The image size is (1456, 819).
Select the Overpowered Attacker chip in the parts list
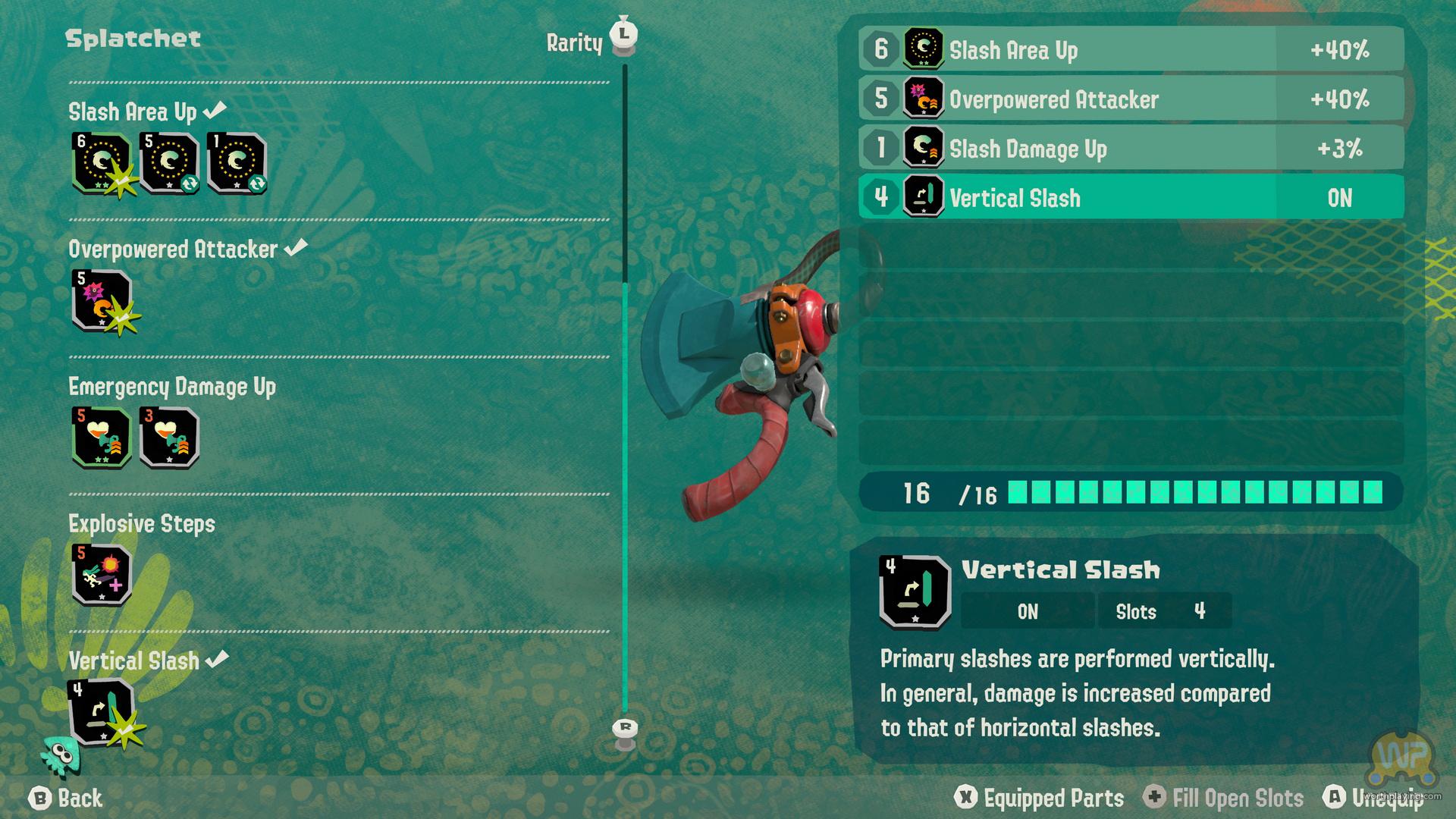coord(102,300)
